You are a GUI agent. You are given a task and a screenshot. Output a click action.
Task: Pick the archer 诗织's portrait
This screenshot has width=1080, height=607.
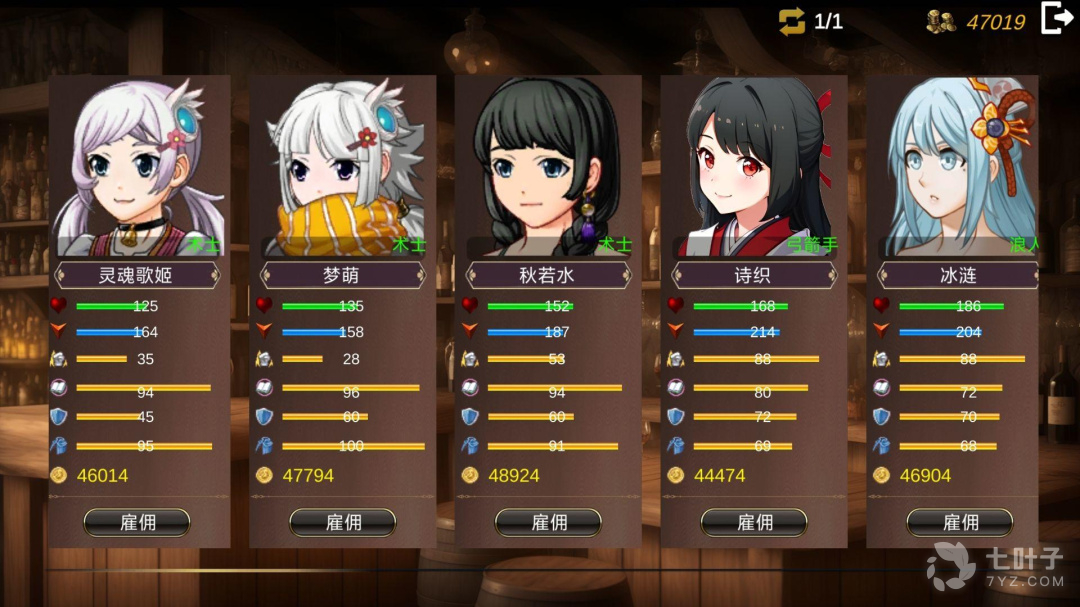point(755,166)
